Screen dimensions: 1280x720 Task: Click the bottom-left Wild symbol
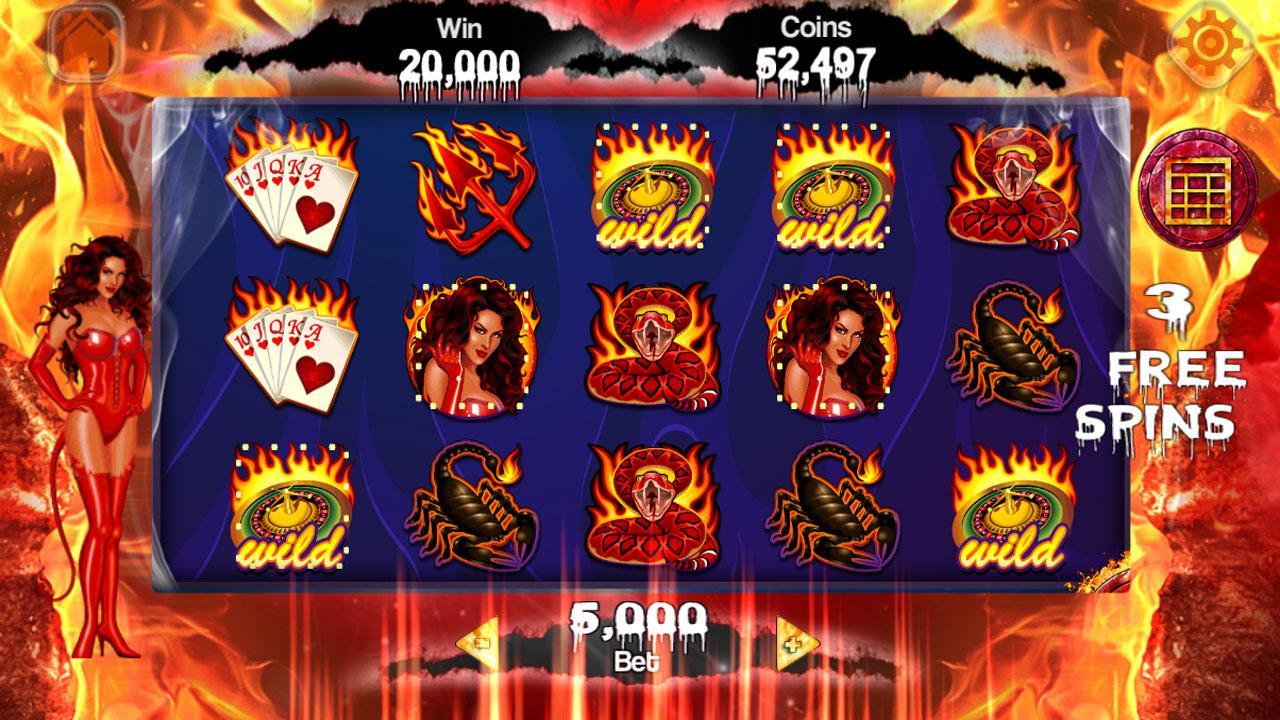click(x=290, y=510)
